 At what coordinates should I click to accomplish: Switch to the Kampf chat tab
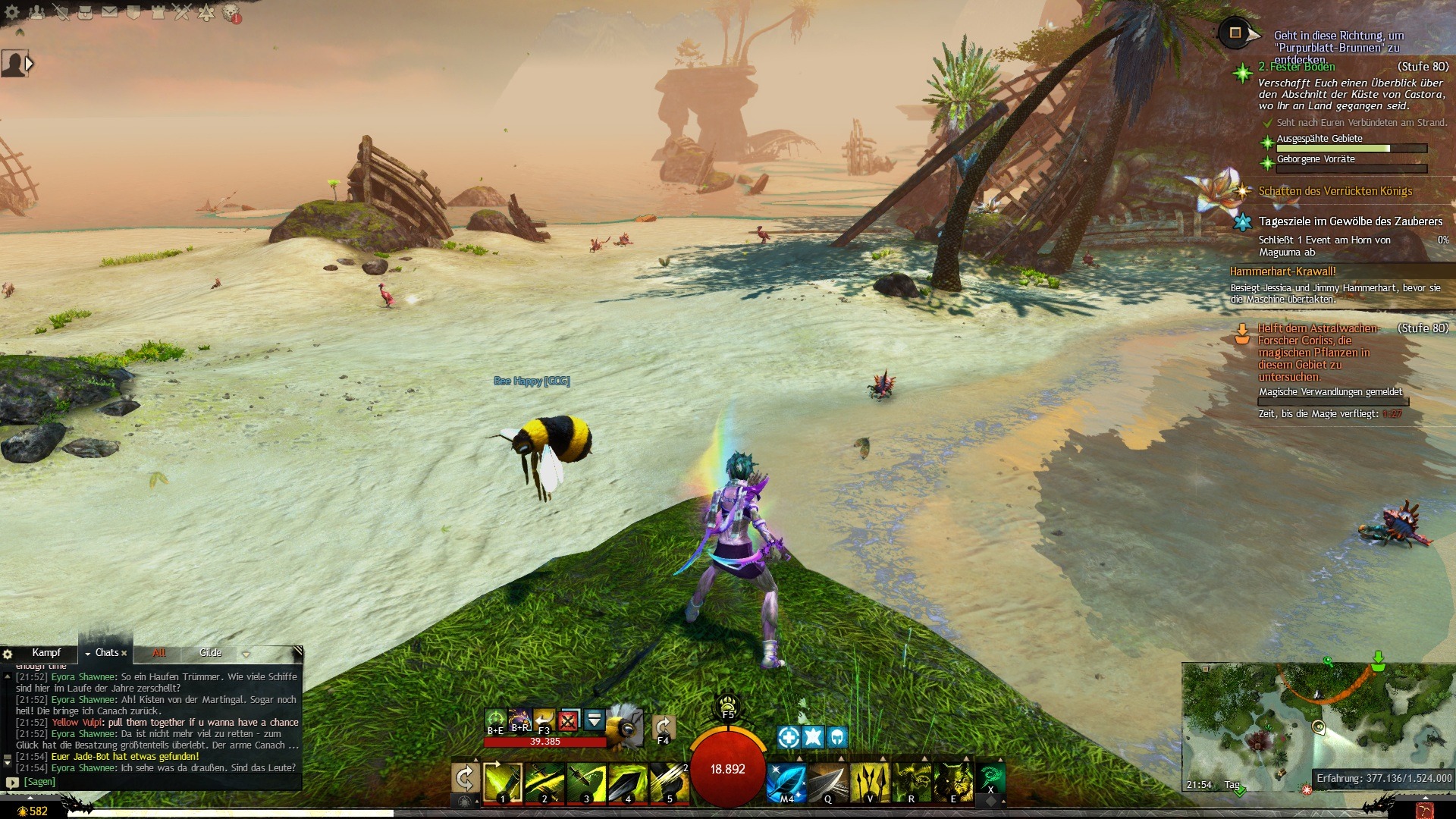(x=46, y=653)
